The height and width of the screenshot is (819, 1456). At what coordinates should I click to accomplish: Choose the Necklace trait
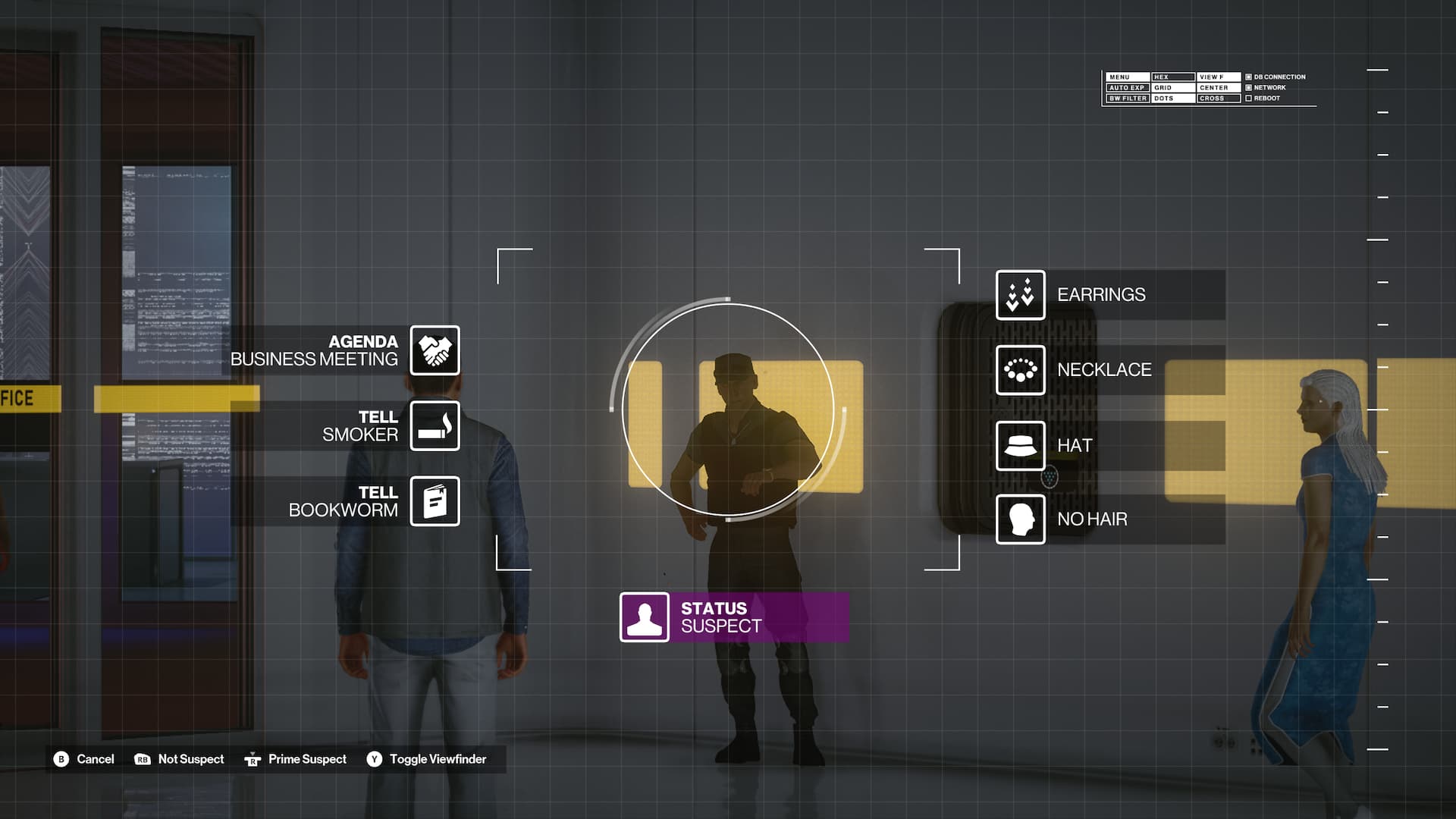1104,370
